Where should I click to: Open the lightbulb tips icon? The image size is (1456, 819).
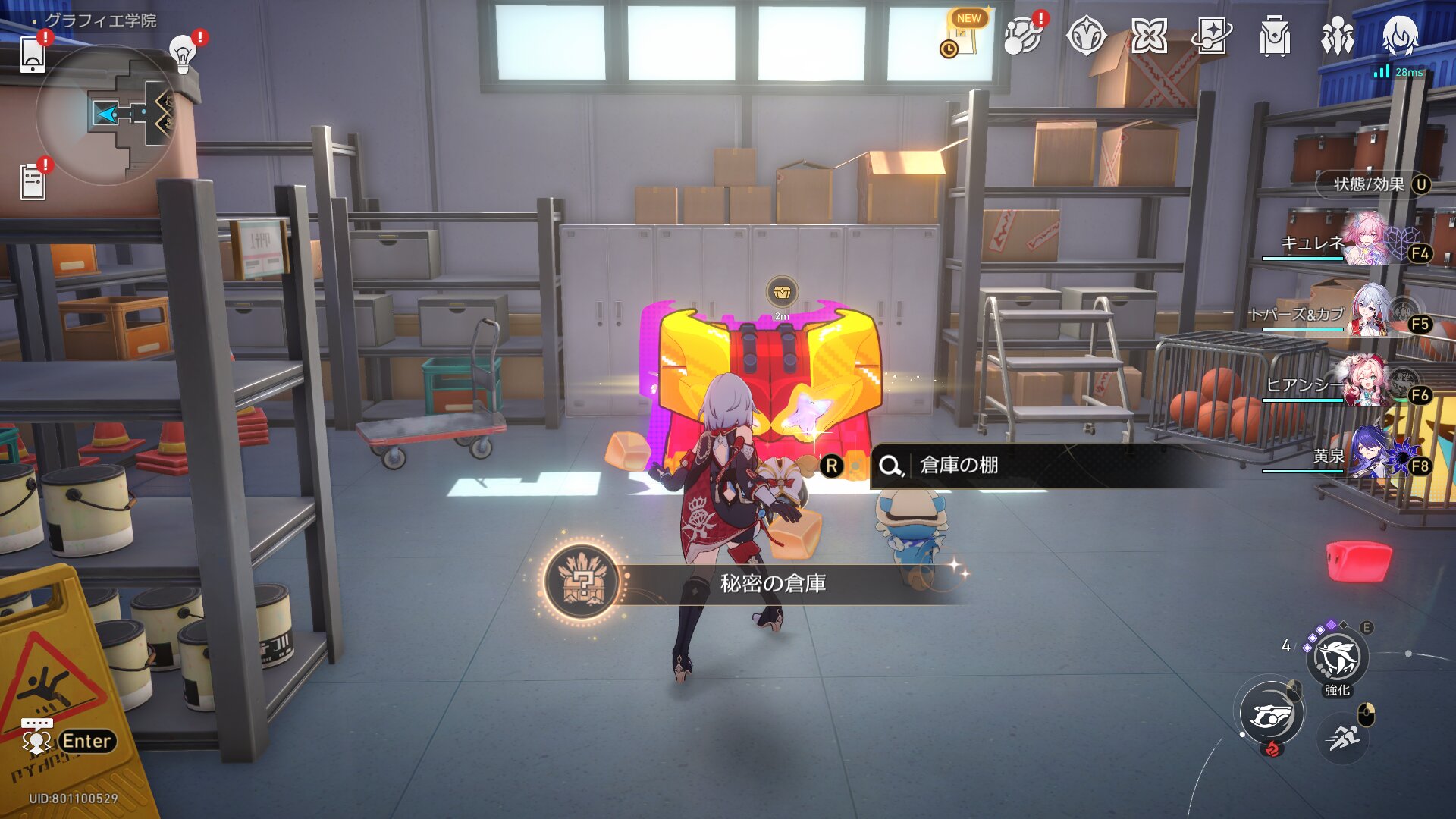(182, 53)
